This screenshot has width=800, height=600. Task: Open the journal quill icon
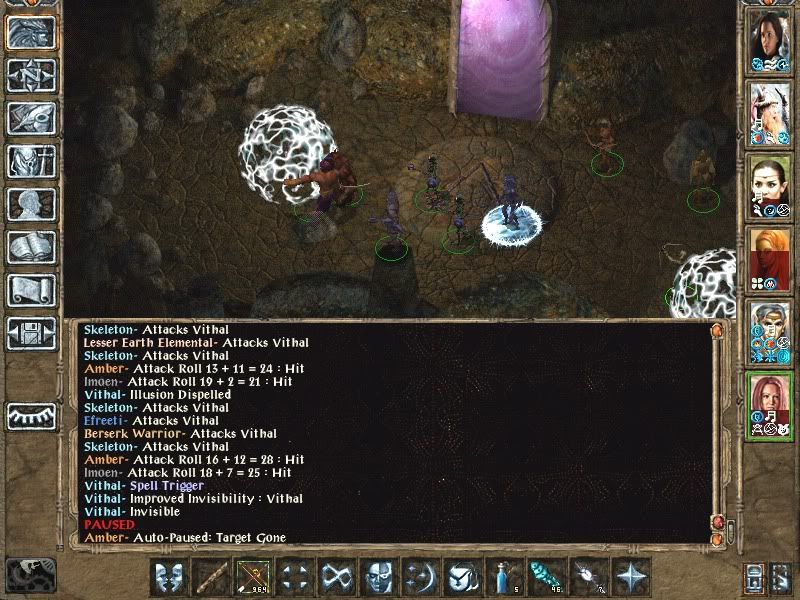click(31, 118)
